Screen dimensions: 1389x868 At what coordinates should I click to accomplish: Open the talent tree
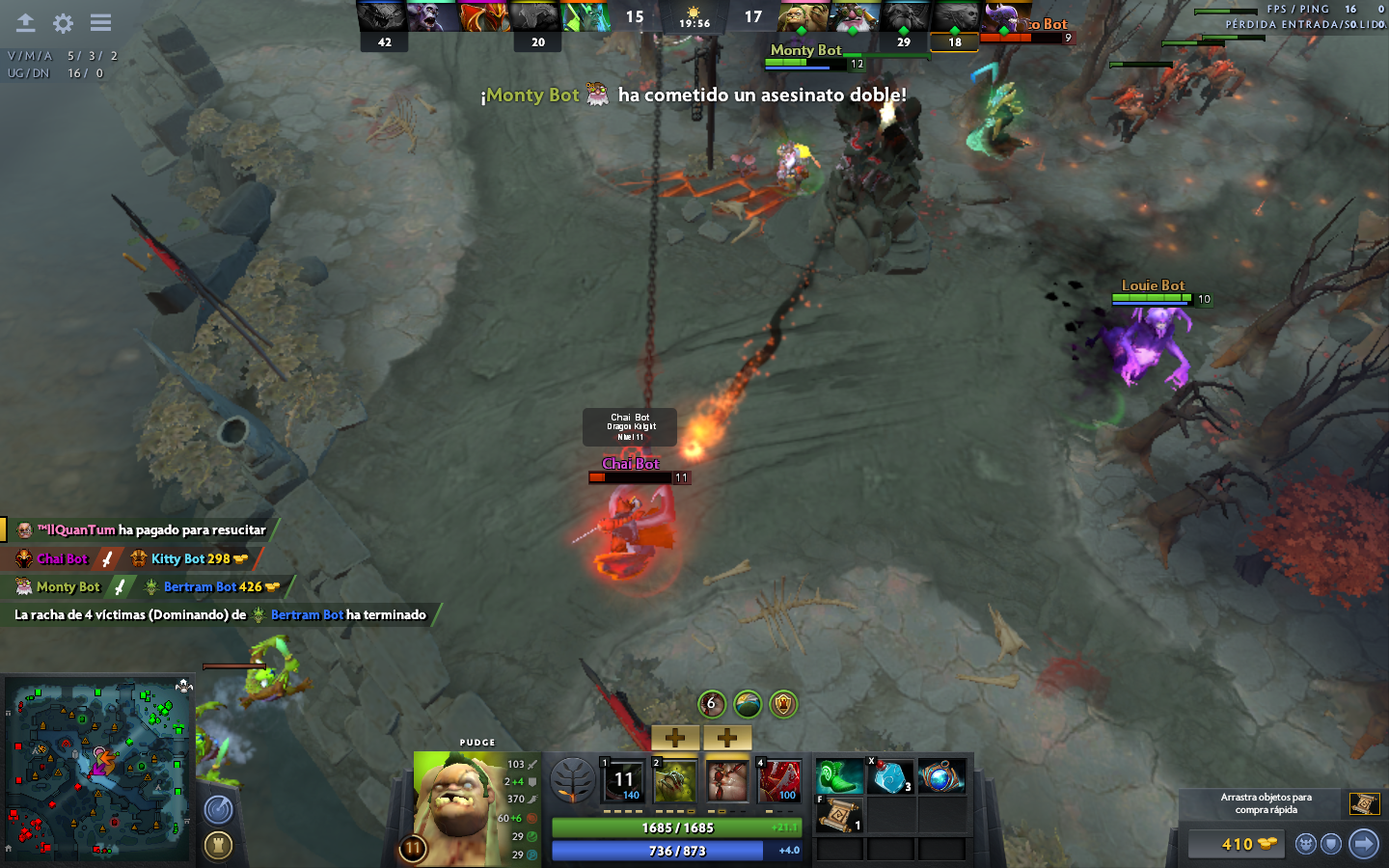[x=573, y=780]
